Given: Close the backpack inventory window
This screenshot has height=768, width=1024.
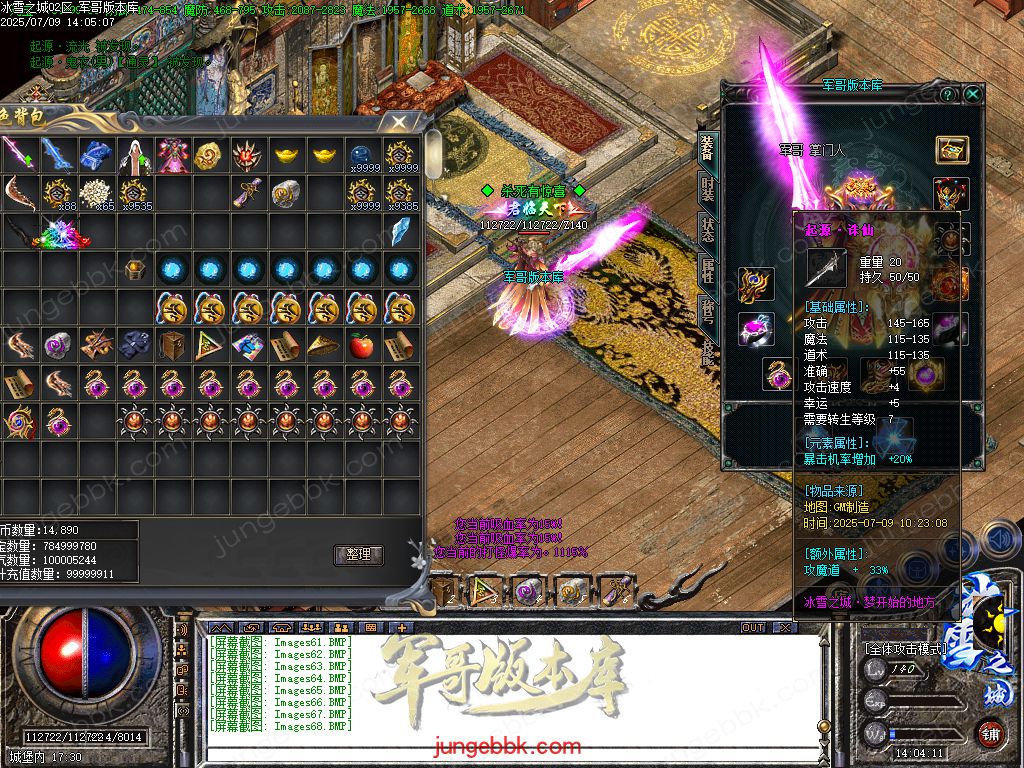Looking at the screenshot, I should point(399,123).
